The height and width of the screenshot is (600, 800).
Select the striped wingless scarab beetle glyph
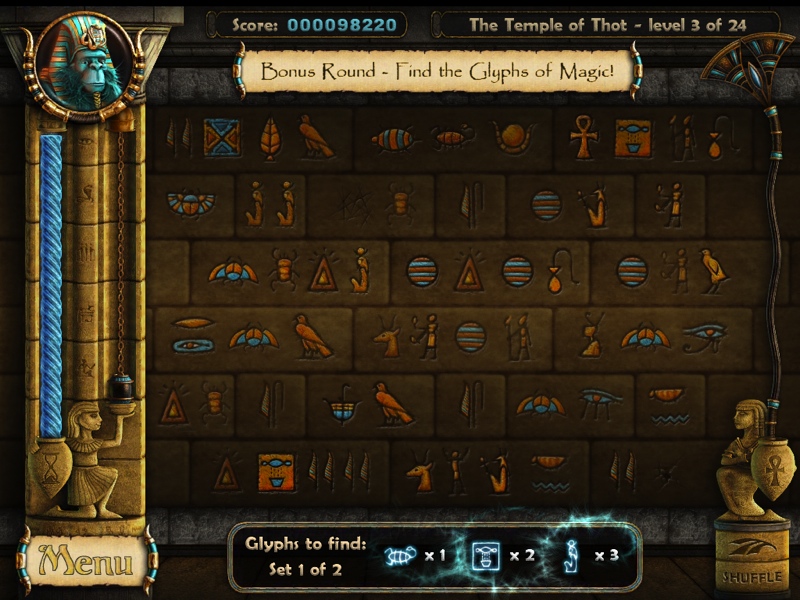coord(393,139)
